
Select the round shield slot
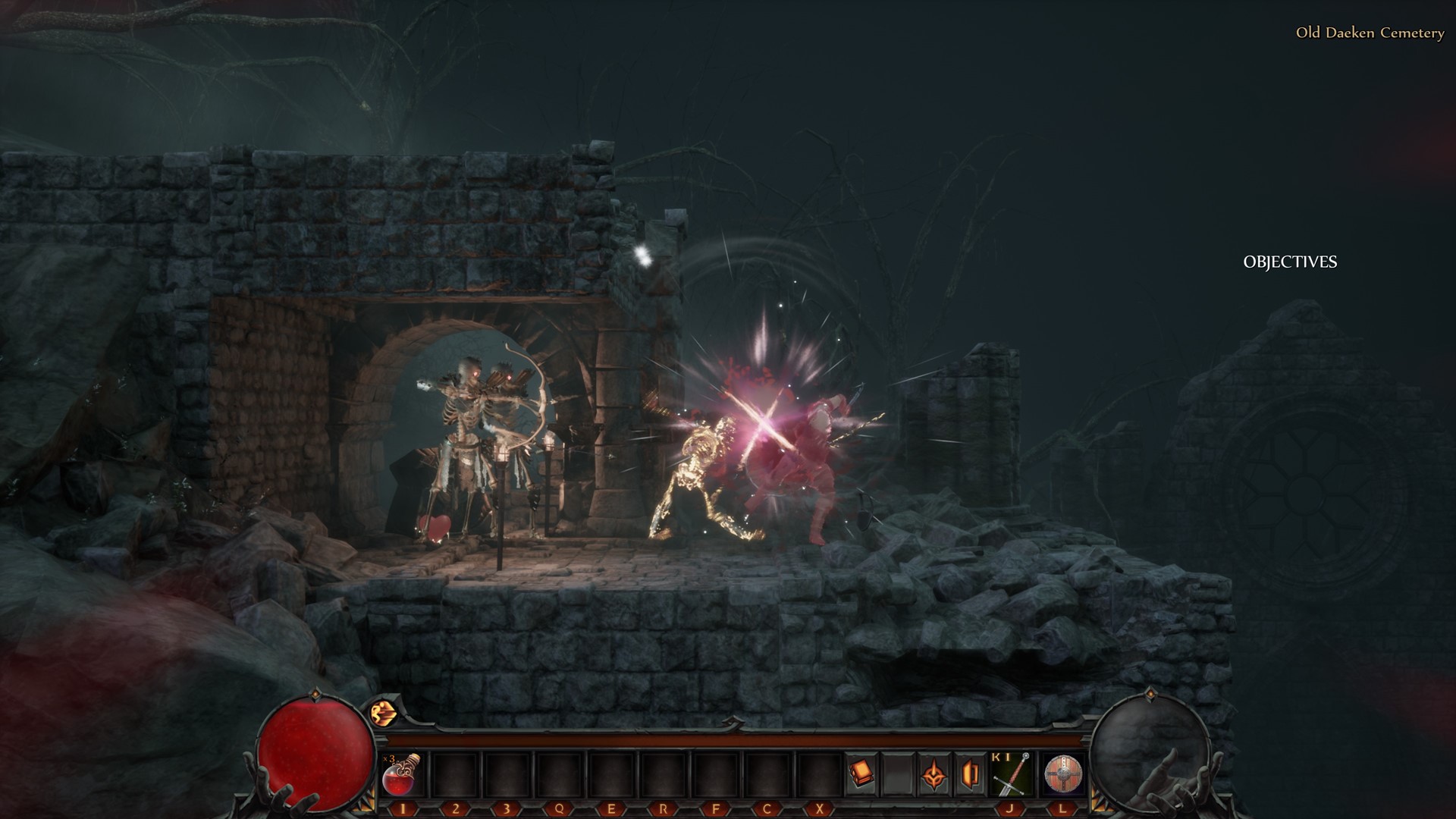1063,775
